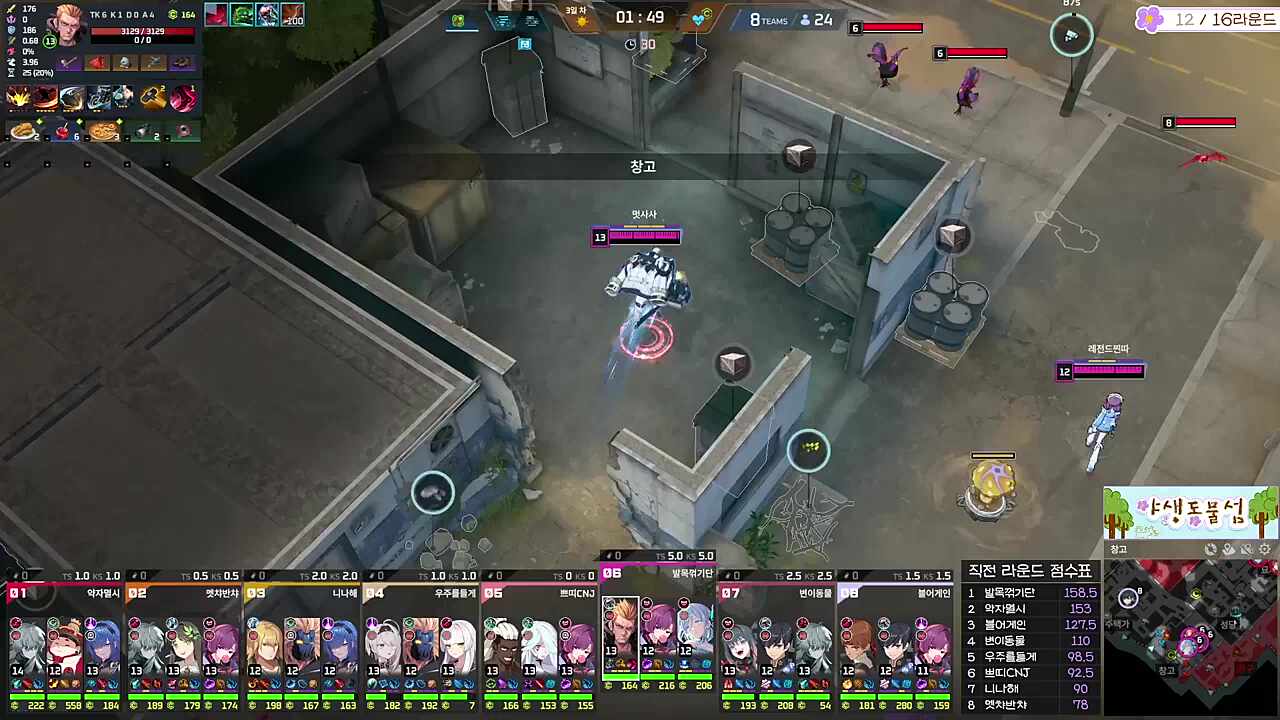Viewport: 1280px width, 720px height.
Task: Click the red HP bar showing 3129/3129
Action: point(145,30)
